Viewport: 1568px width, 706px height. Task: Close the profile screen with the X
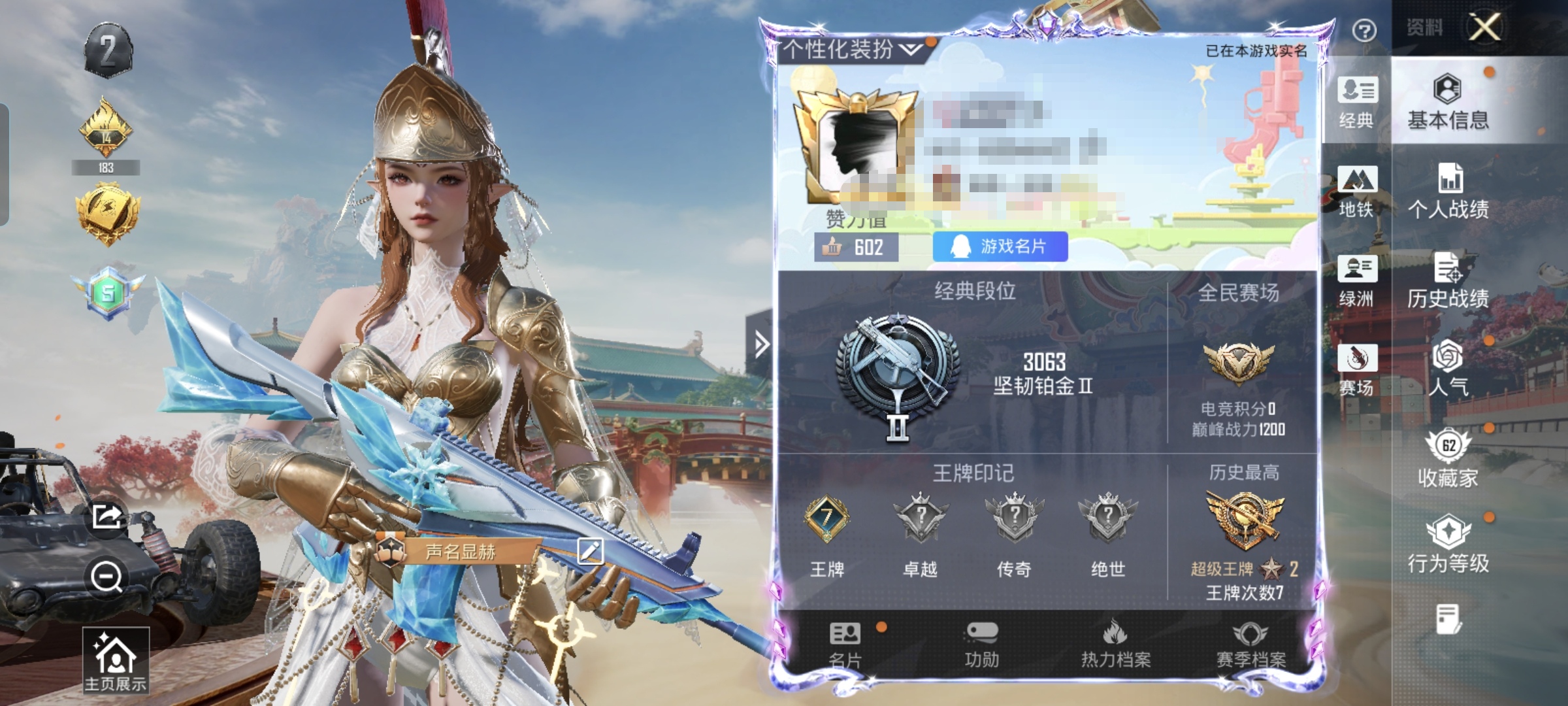[1484, 27]
